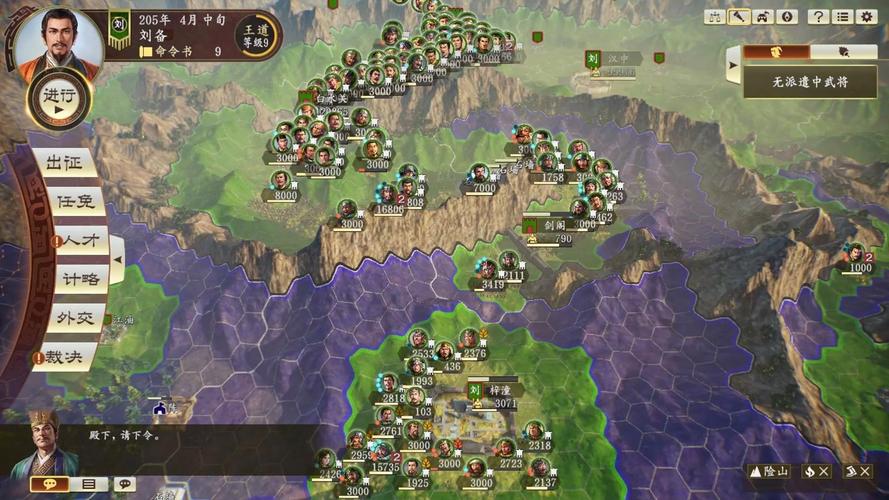889x500 pixels.
Task: Select the 梓潼 city label
Action: 500,389
